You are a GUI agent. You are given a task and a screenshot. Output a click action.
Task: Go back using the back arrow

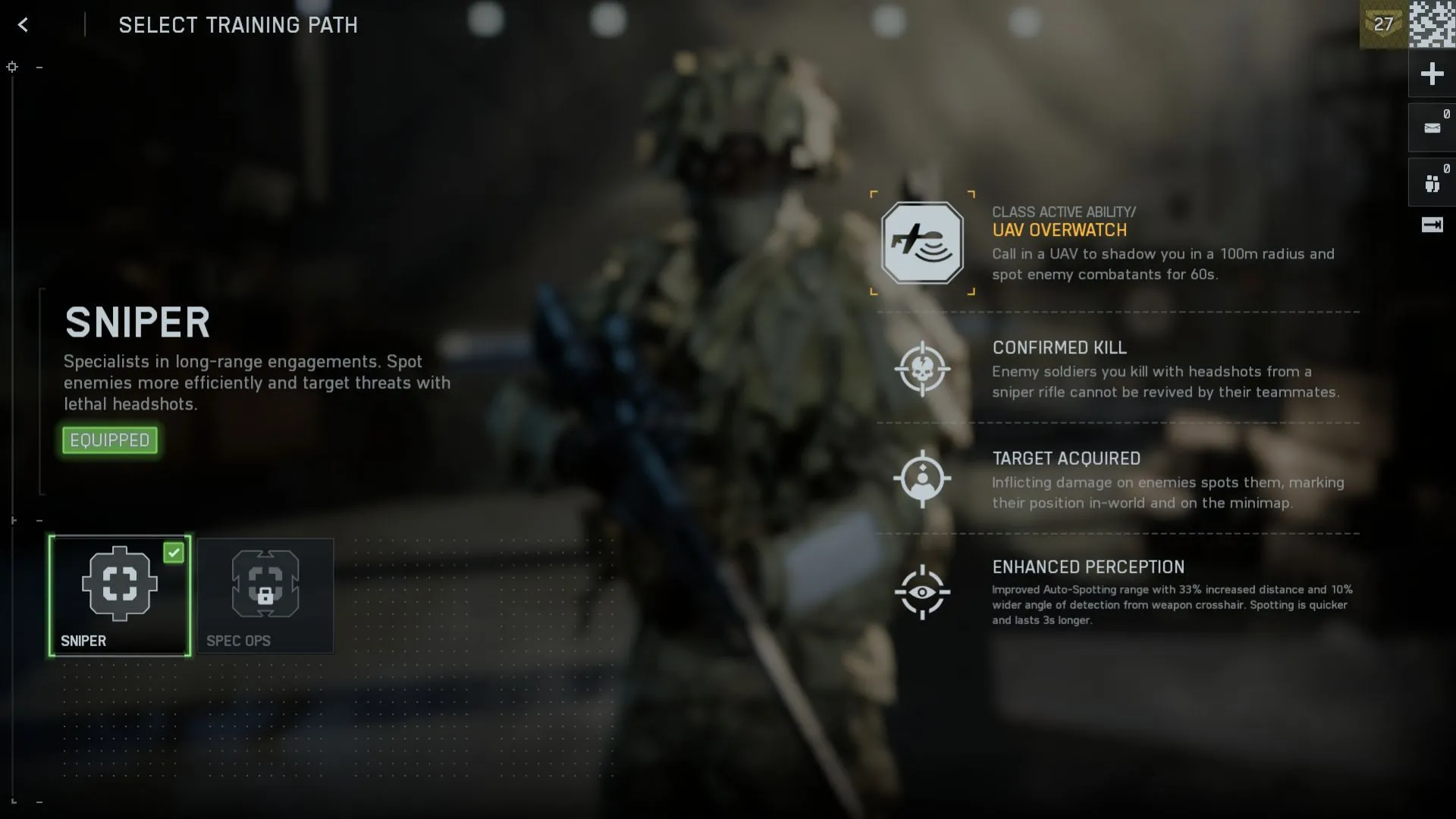tap(24, 25)
